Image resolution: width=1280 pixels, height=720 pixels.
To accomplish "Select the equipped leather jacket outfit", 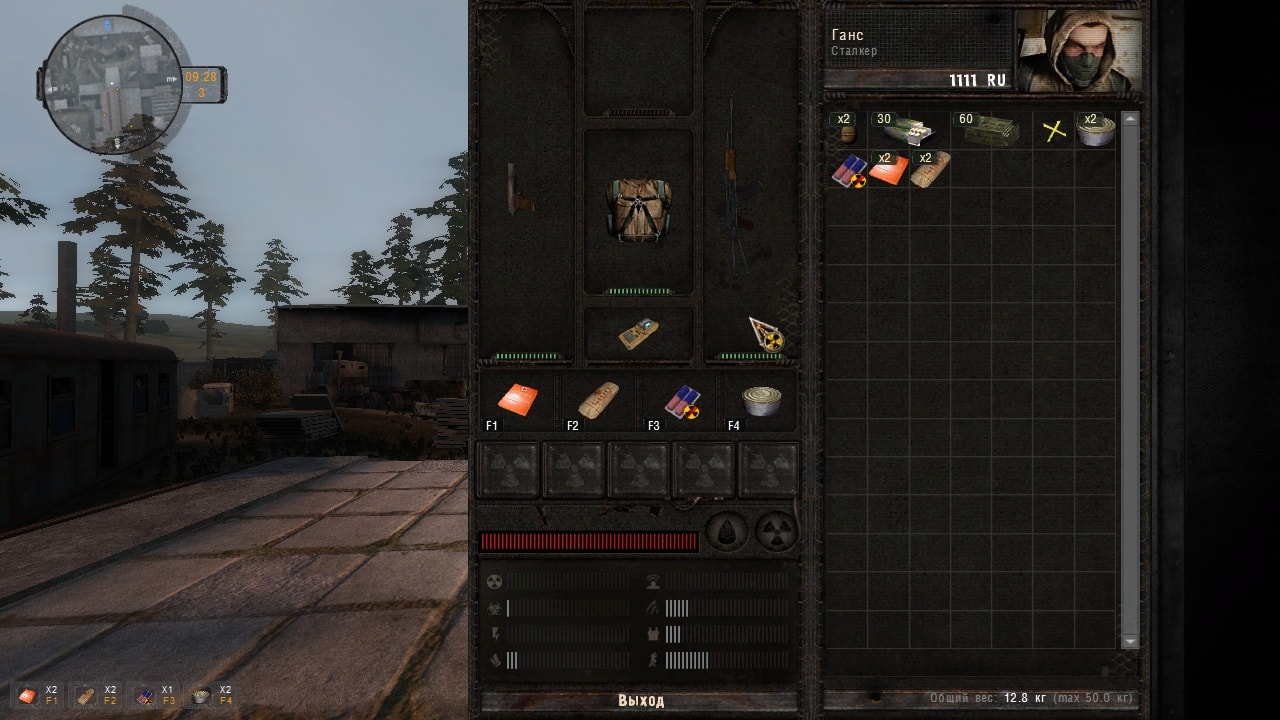I will coord(638,210).
